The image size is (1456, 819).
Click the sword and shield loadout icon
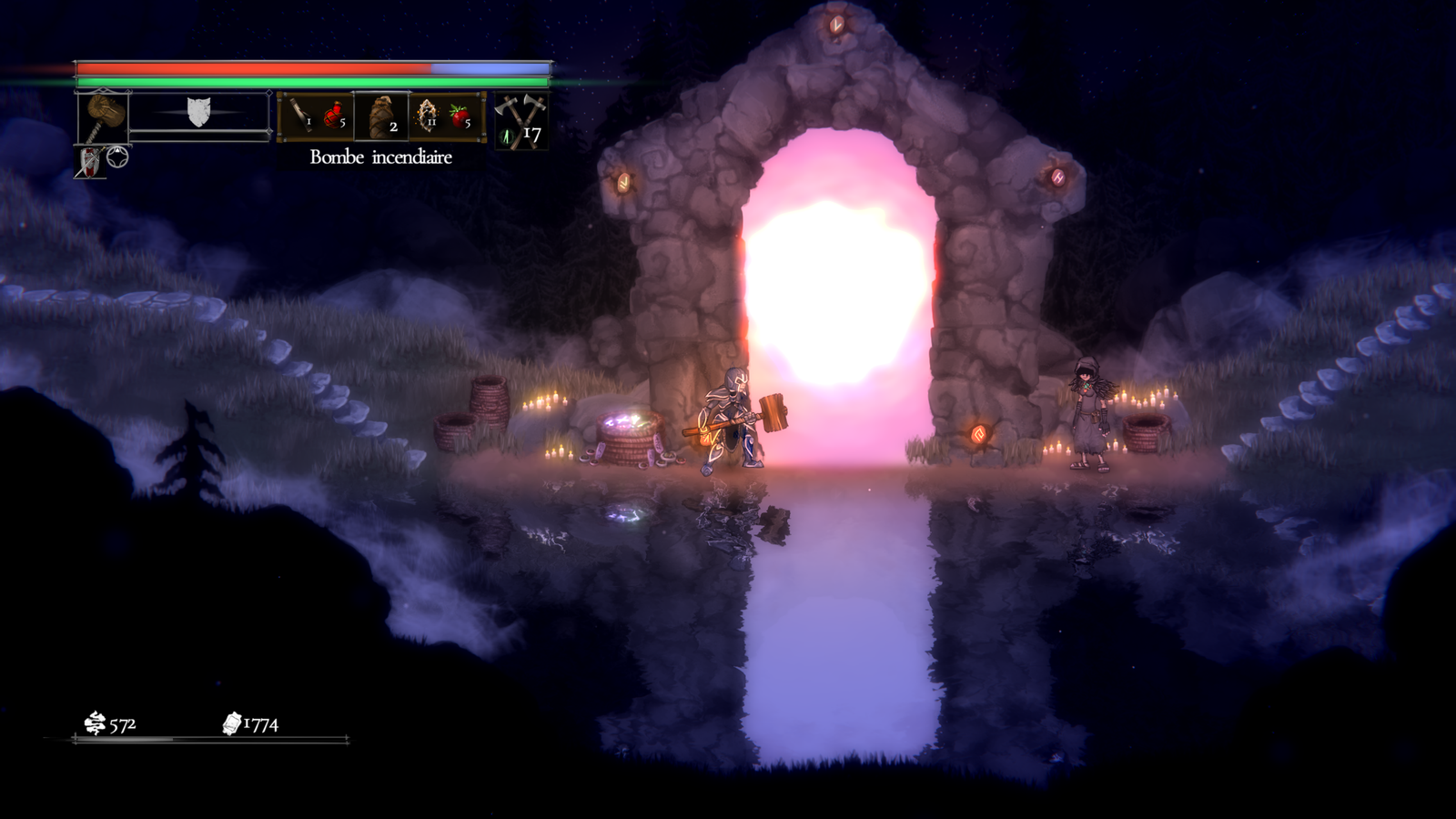pos(90,162)
